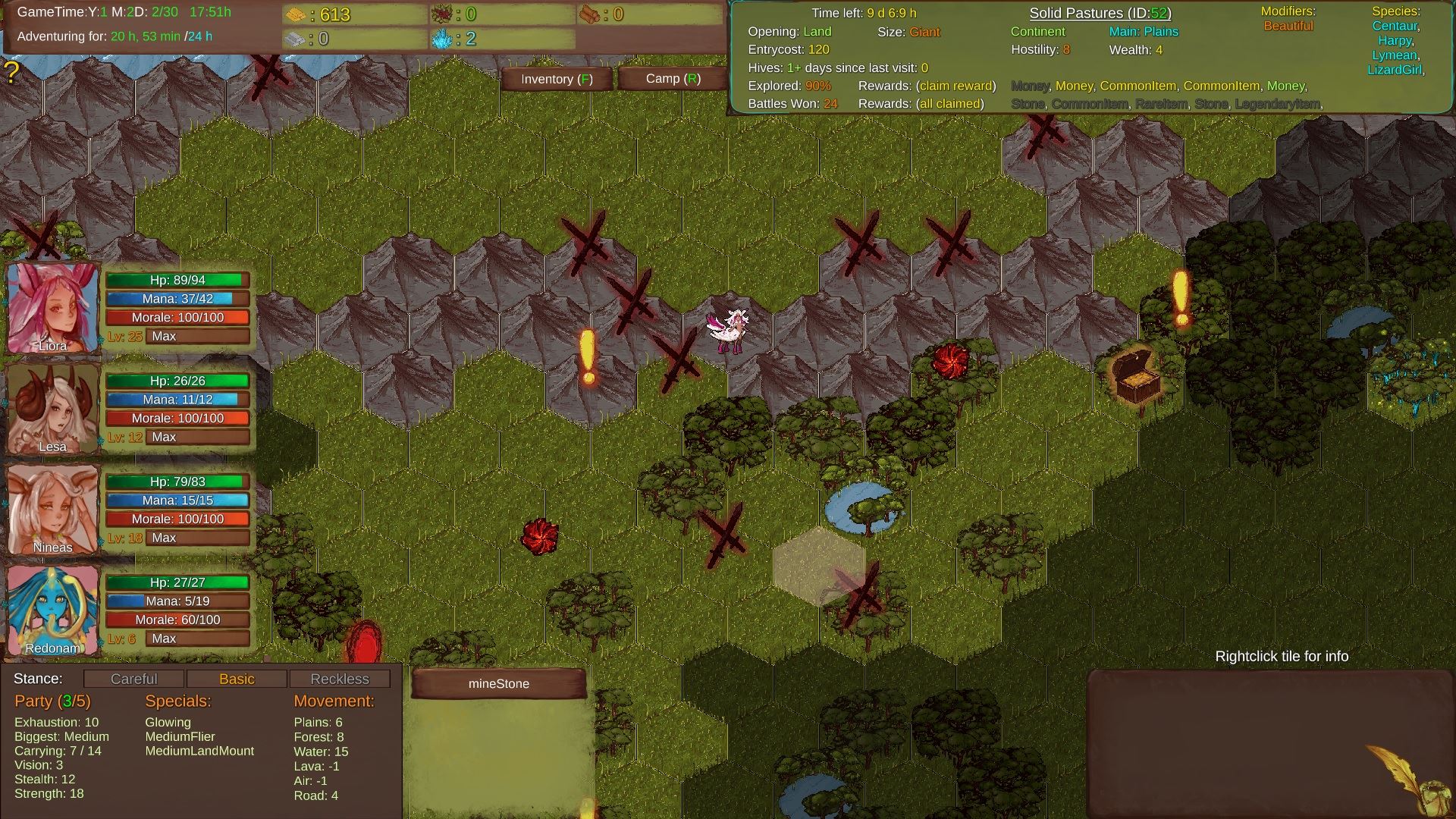This screenshot has width=1456, height=819.
Task: Select Liora's portrait
Action: pyautogui.click(x=53, y=308)
